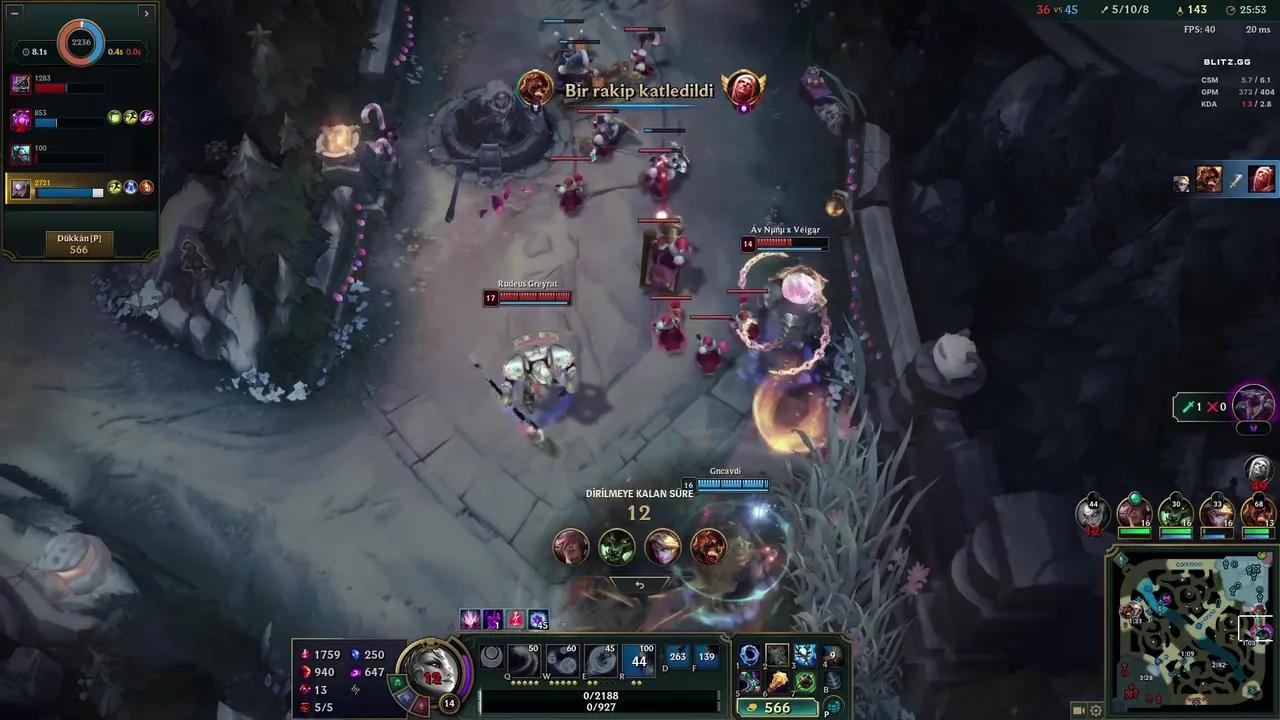Screen dimensions: 1280x720
Task: Expand the side panel using the right arrow
Action: tap(146, 13)
